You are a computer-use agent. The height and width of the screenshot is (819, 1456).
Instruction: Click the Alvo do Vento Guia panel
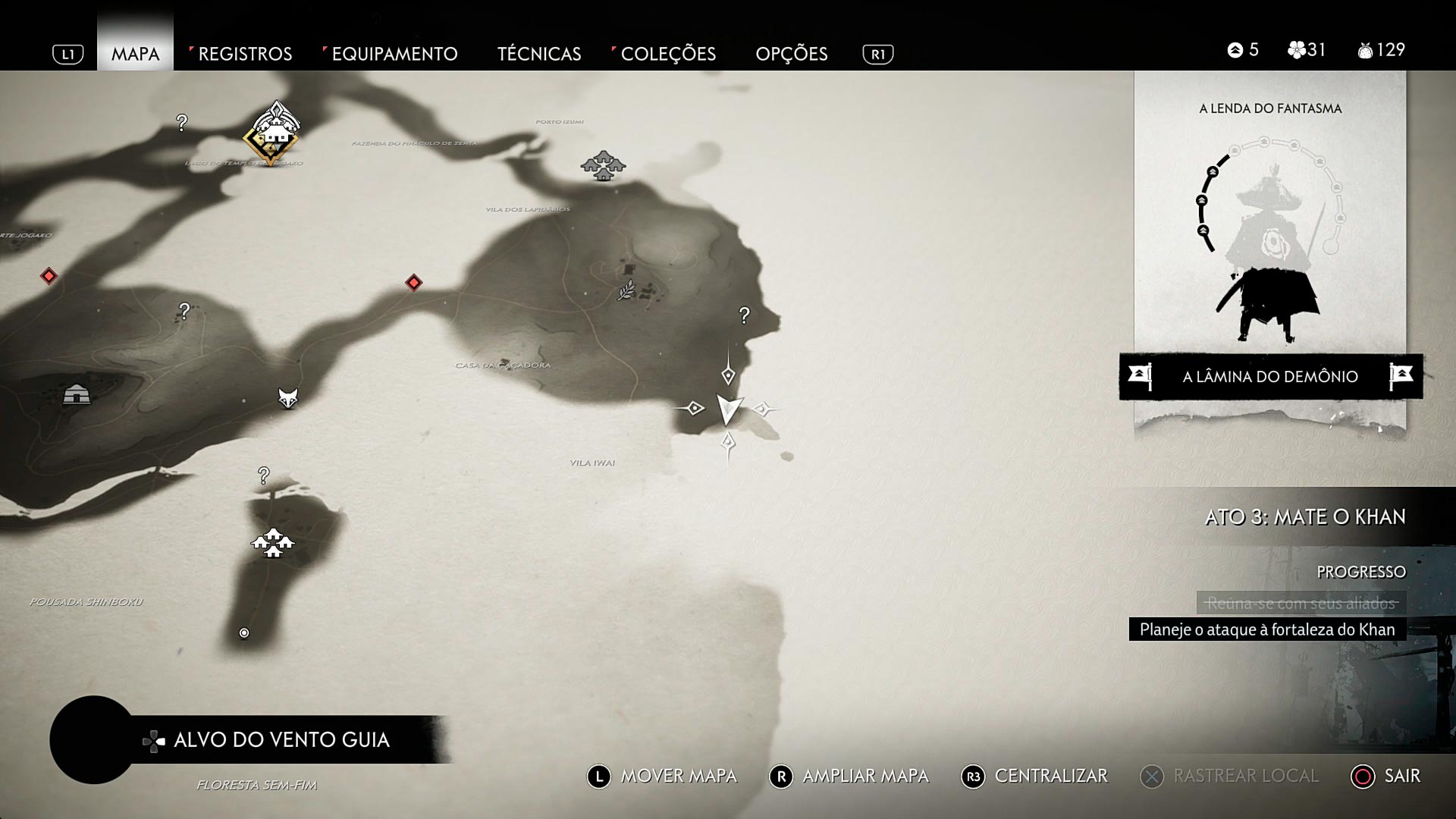click(281, 739)
